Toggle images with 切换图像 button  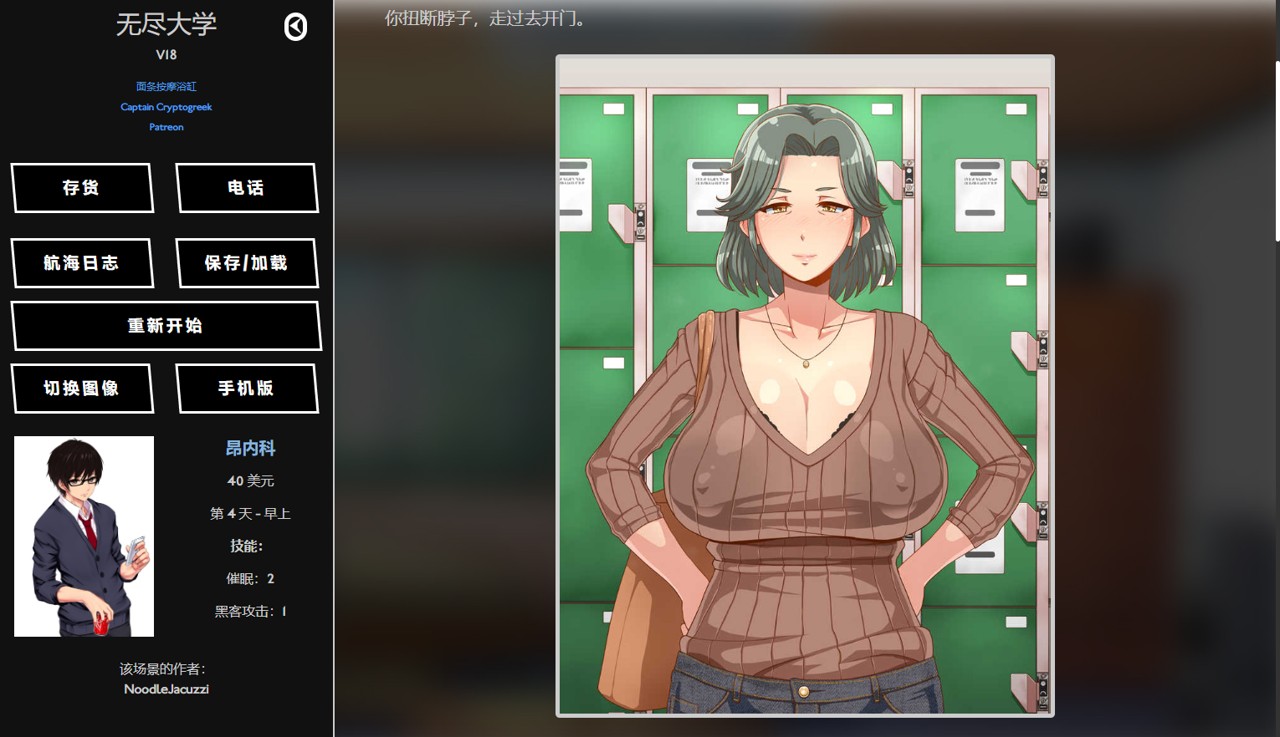click(82, 388)
